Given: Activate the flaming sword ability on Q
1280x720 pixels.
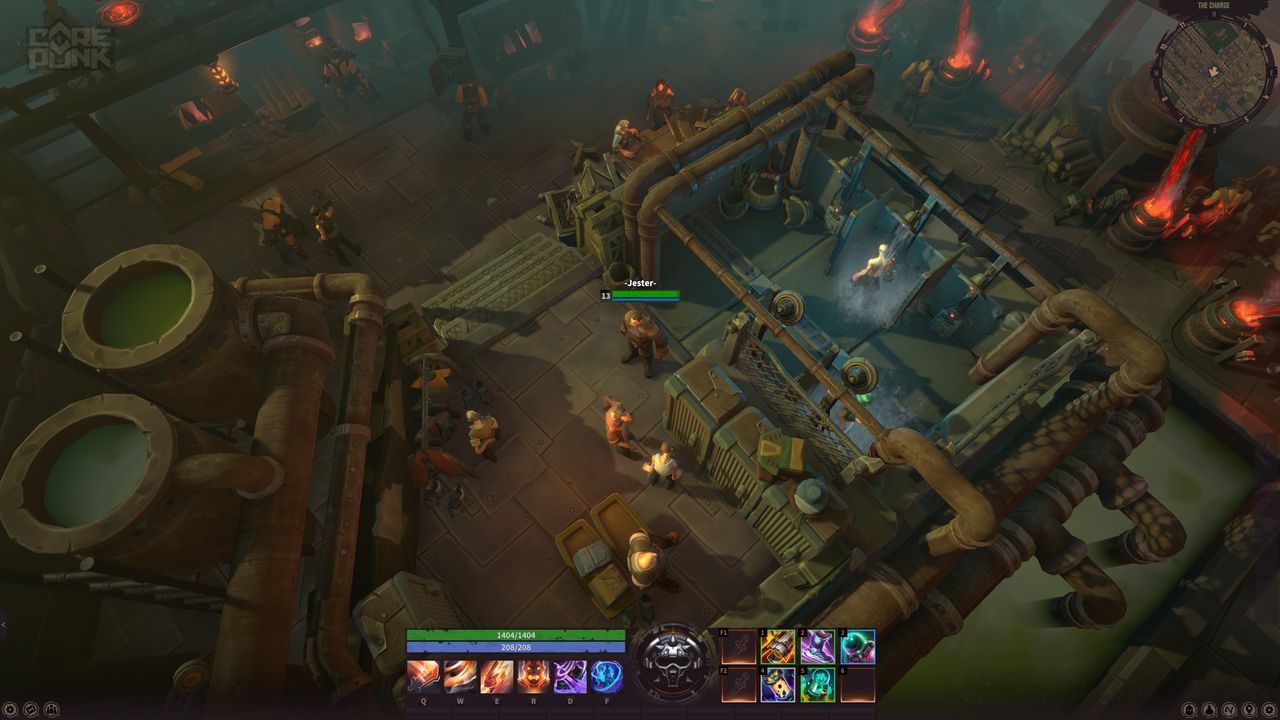Looking at the screenshot, I should click(x=423, y=677).
